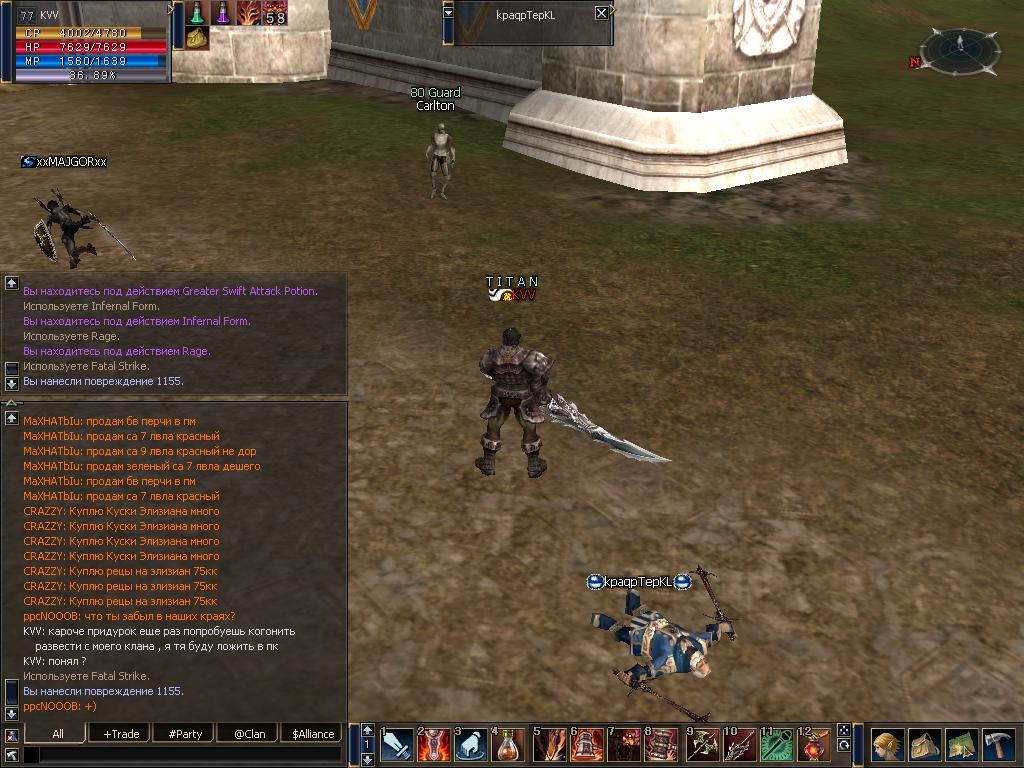This screenshot has height=768, width=1024.
Task: Close the kpaqpTepKL target window
Action: (x=601, y=13)
